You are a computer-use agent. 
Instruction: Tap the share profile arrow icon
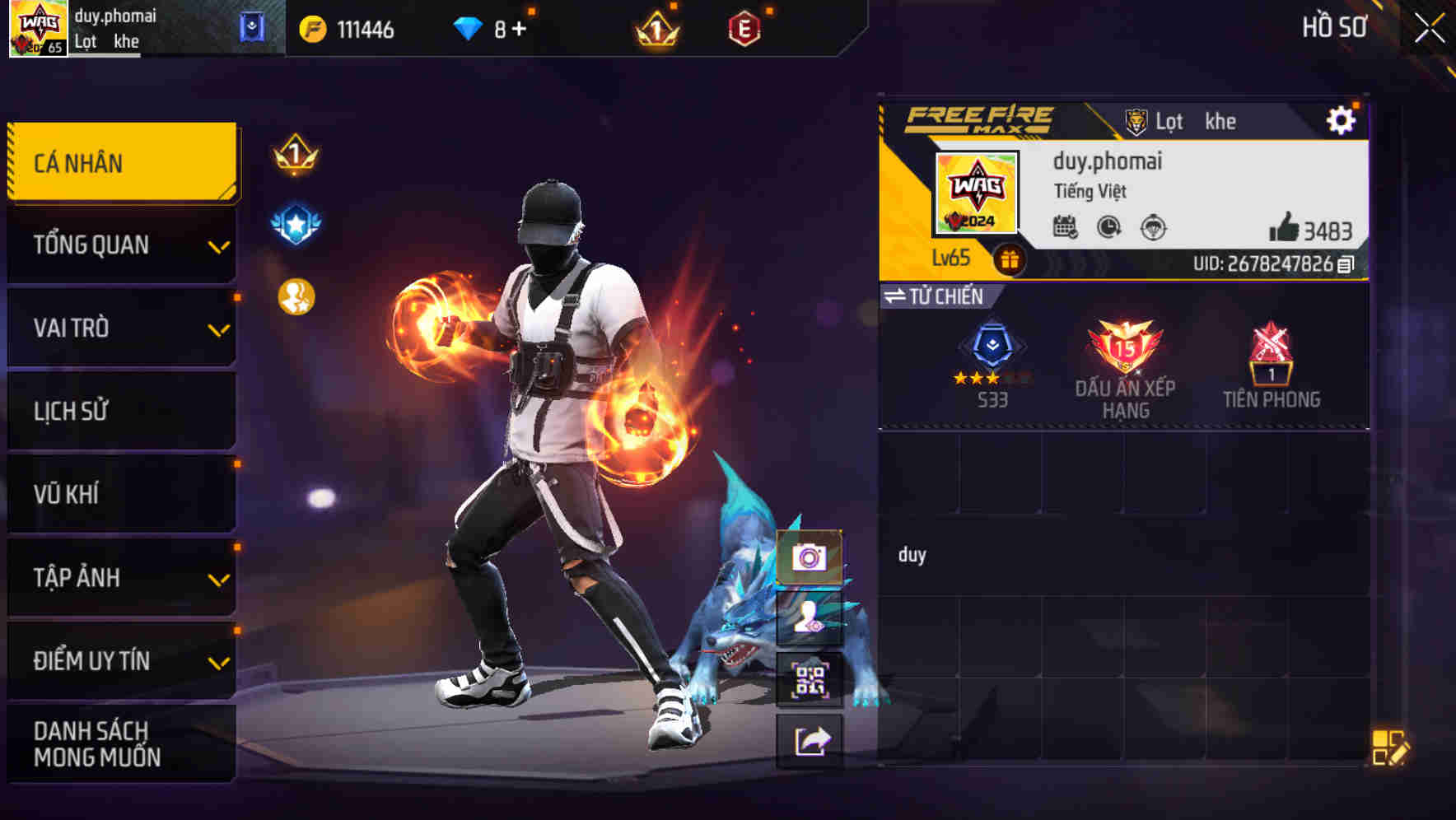point(810,762)
